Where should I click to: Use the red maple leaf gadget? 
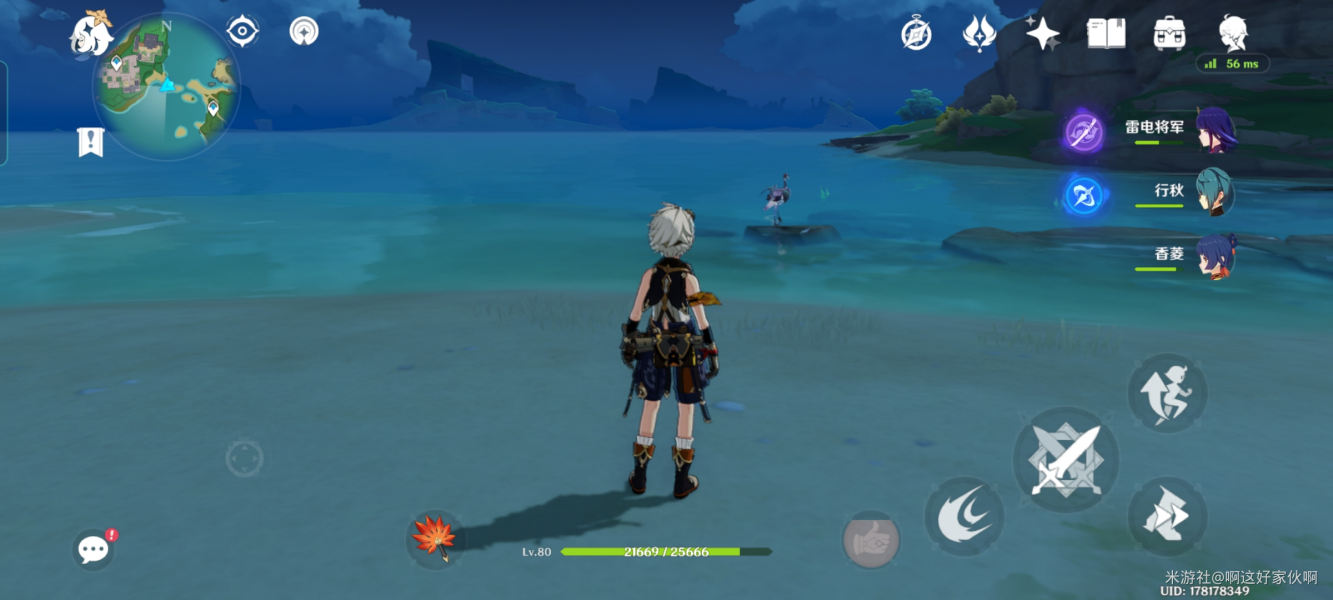[x=435, y=538]
